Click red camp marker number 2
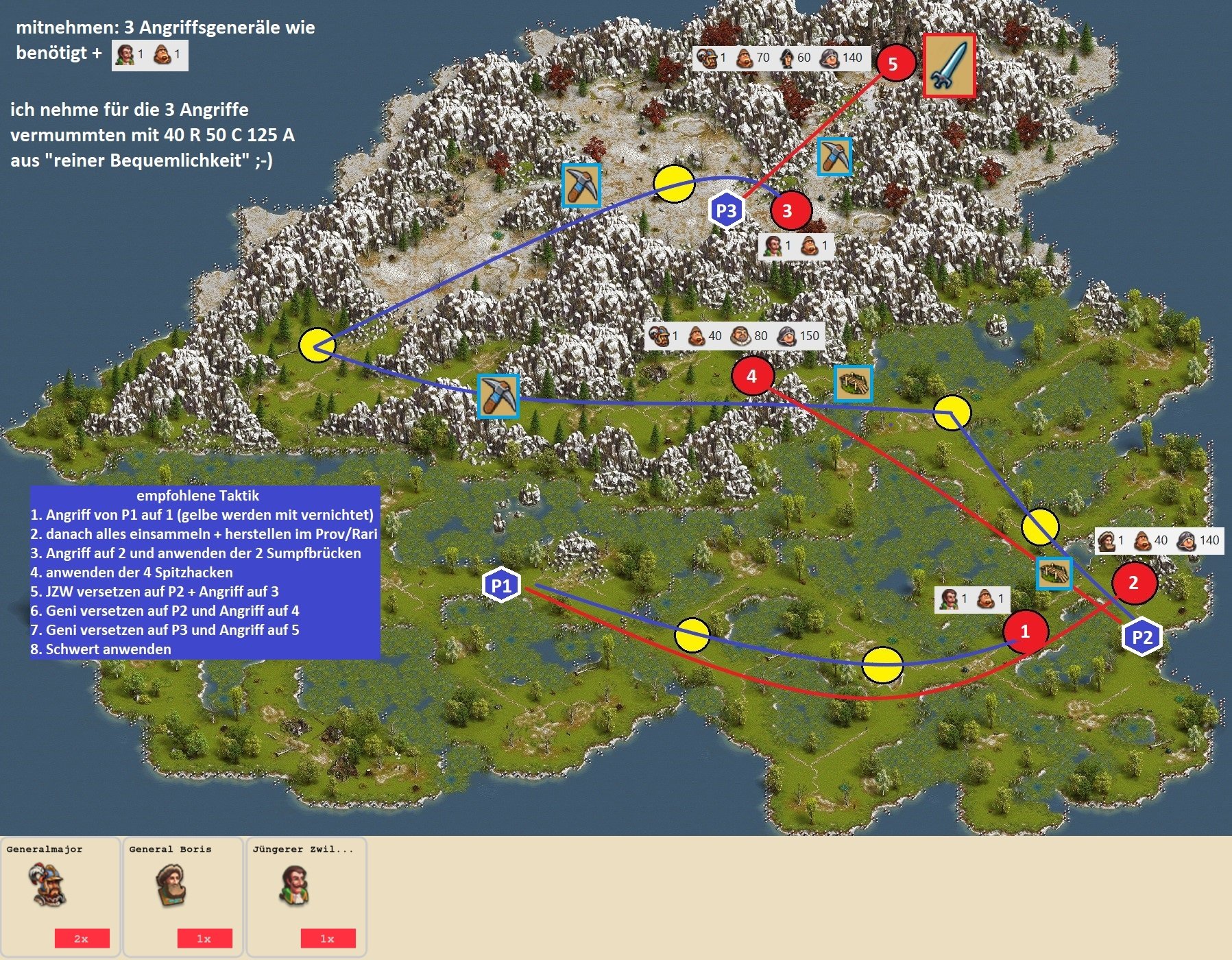 [1134, 582]
